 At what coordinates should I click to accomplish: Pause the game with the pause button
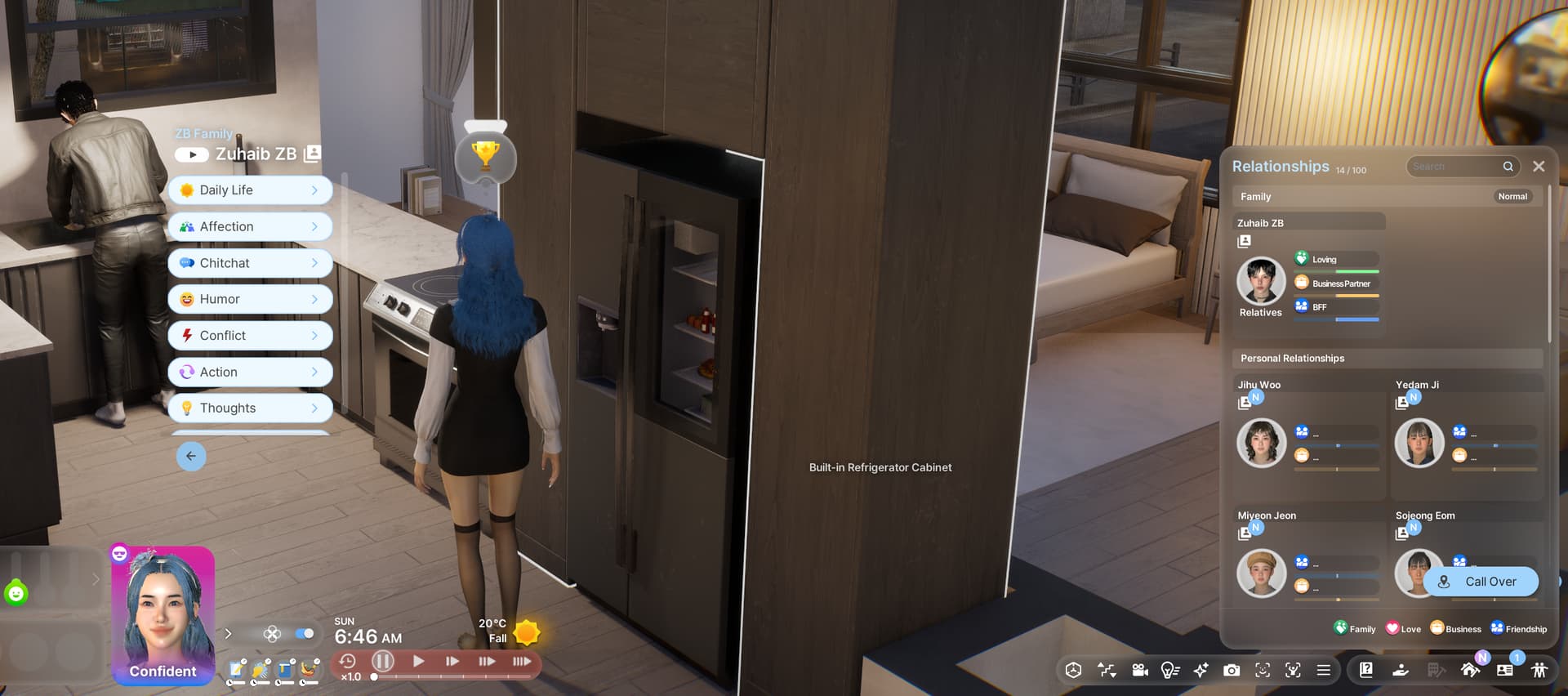tap(383, 661)
